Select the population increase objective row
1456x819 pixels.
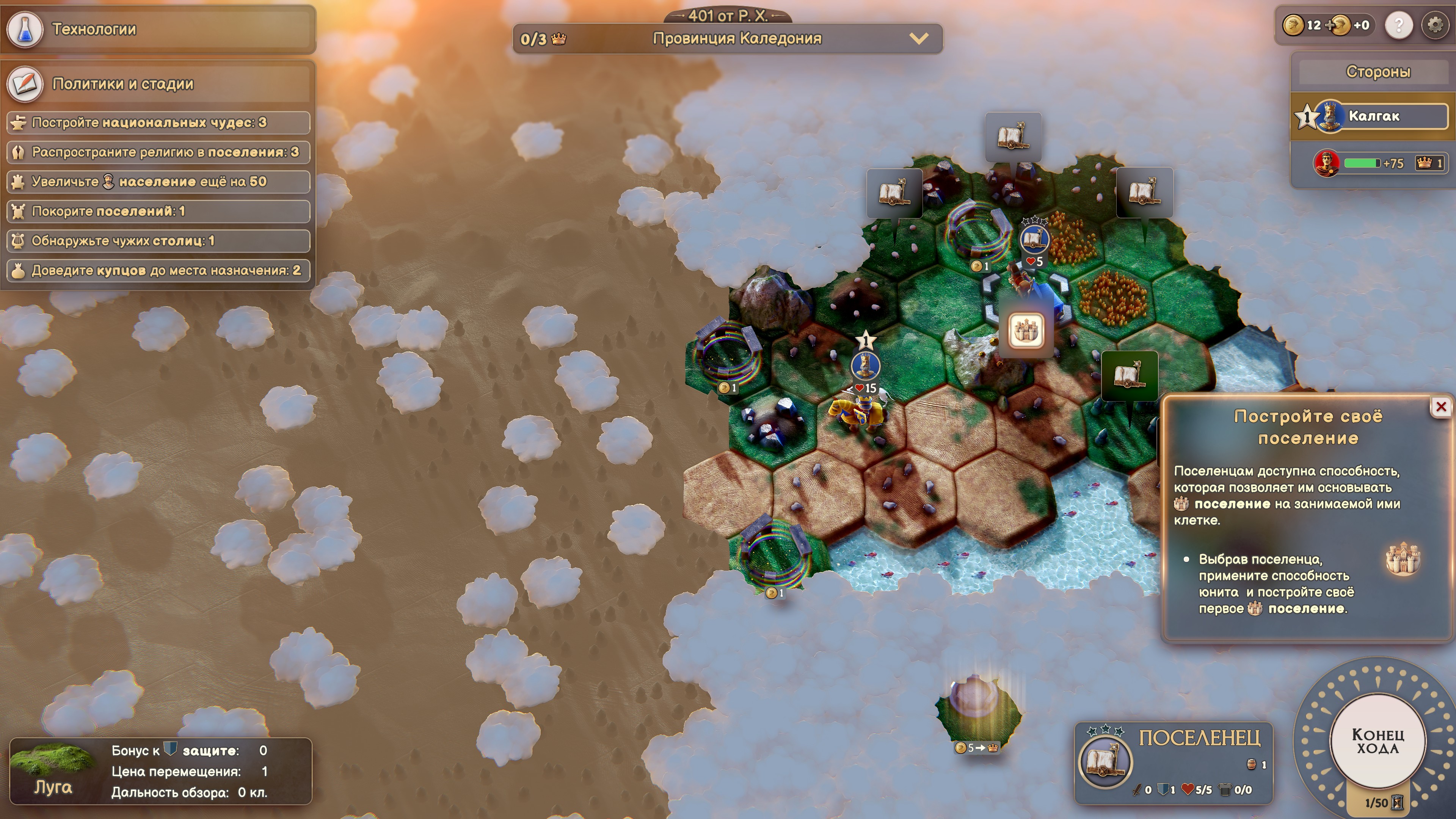click(x=158, y=182)
